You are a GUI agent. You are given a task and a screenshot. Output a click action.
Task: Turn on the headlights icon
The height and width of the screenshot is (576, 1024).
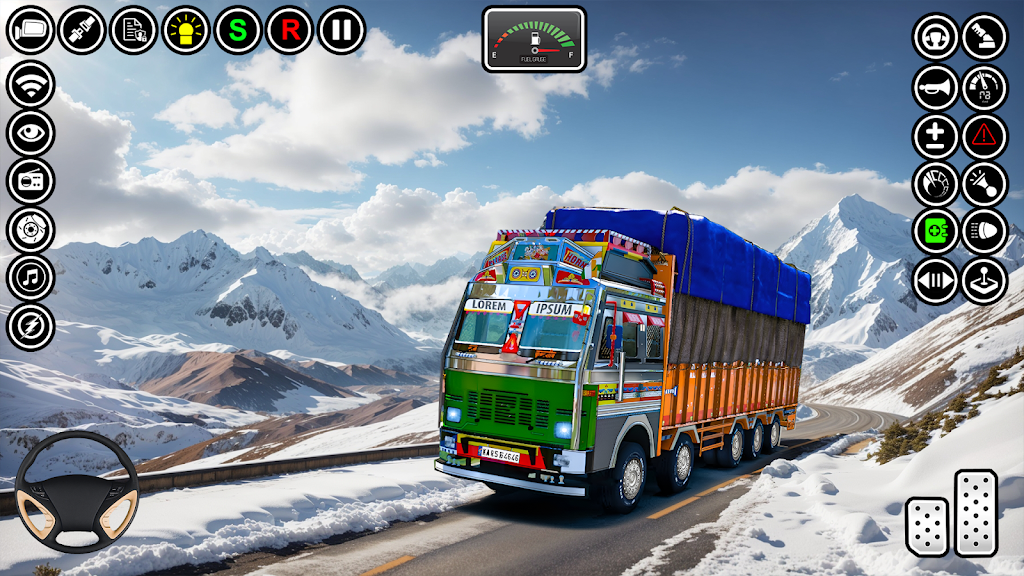(x=985, y=232)
